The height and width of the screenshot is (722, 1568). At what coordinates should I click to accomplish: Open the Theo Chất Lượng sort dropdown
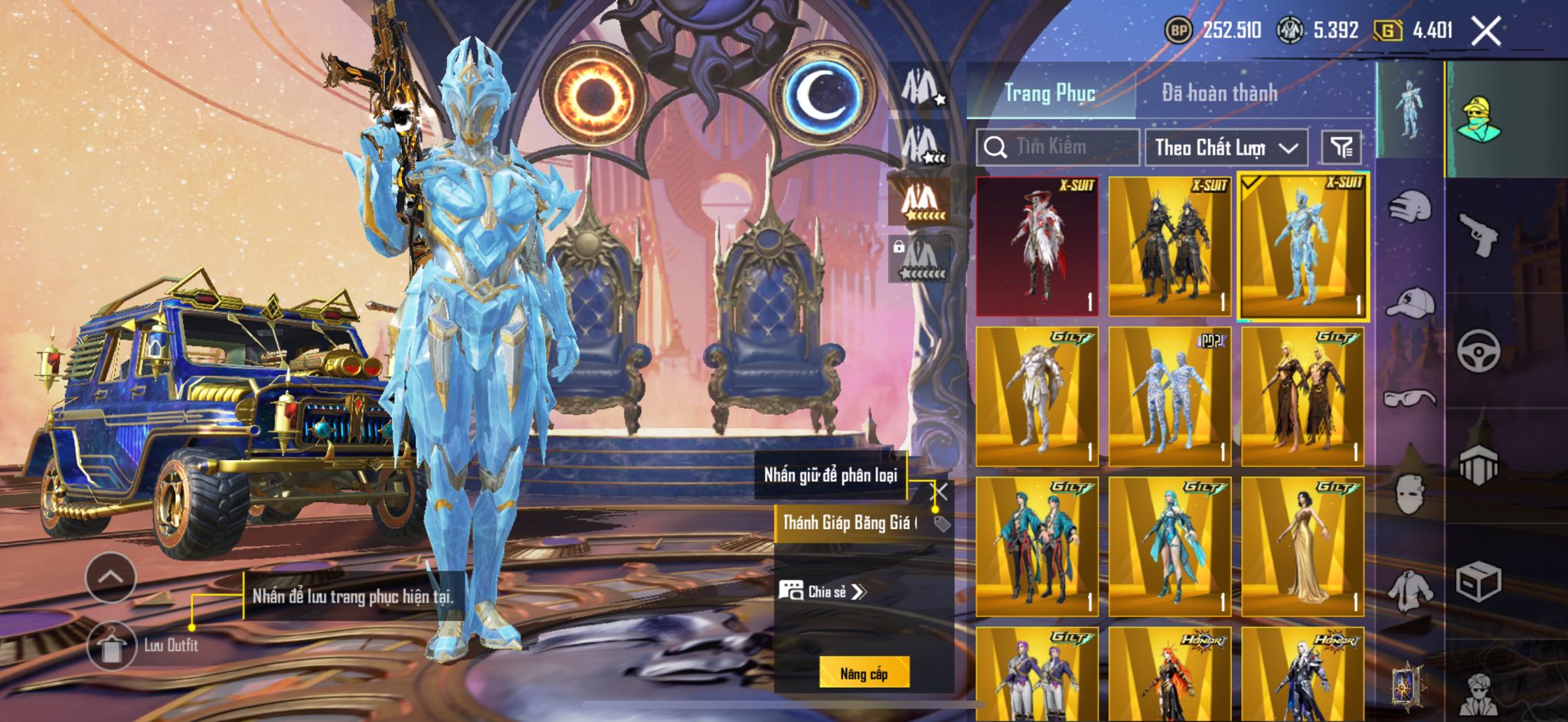click(1226, 147)
